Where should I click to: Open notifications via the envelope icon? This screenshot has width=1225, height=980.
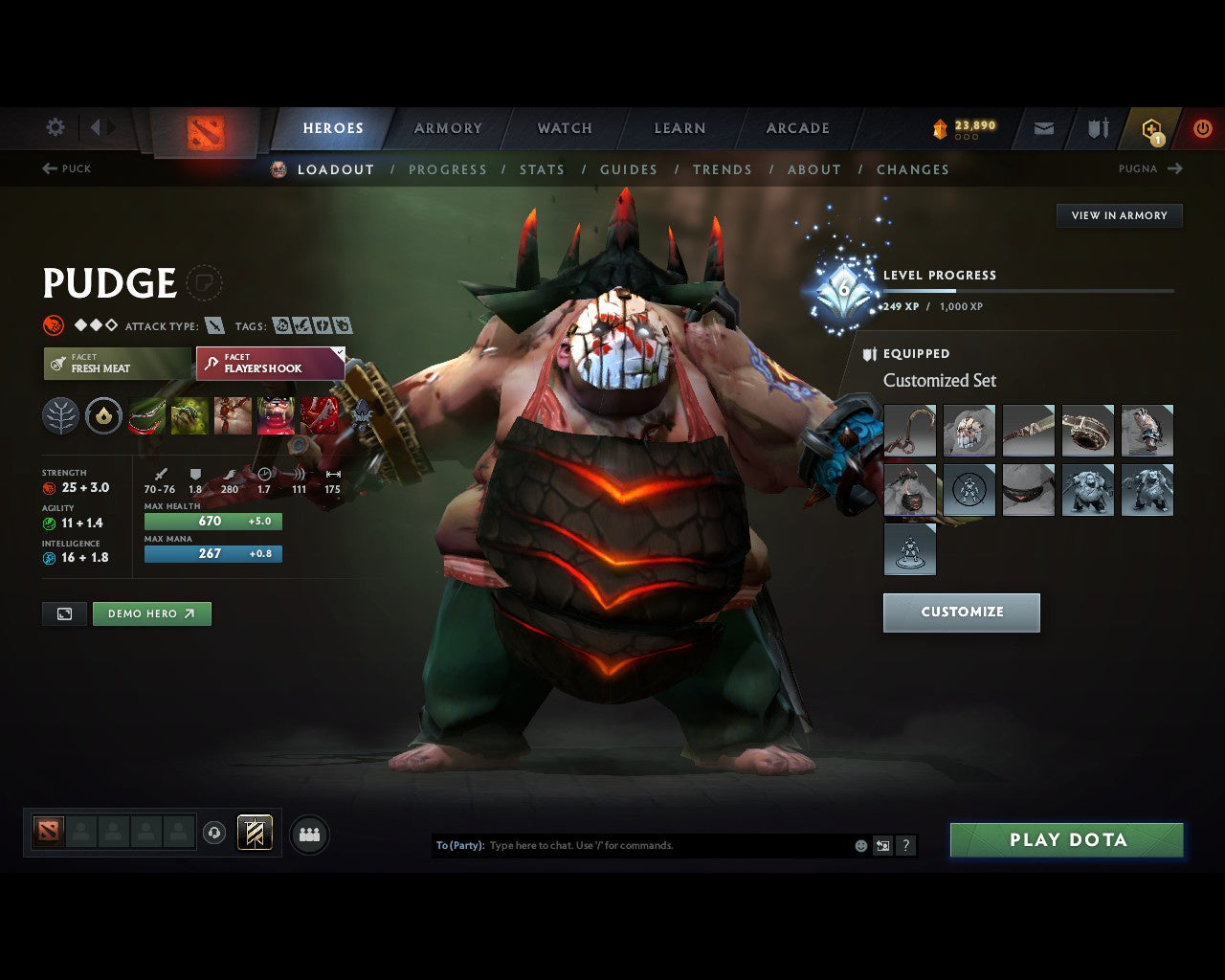pyautogui.click(x=1042, y=127)
